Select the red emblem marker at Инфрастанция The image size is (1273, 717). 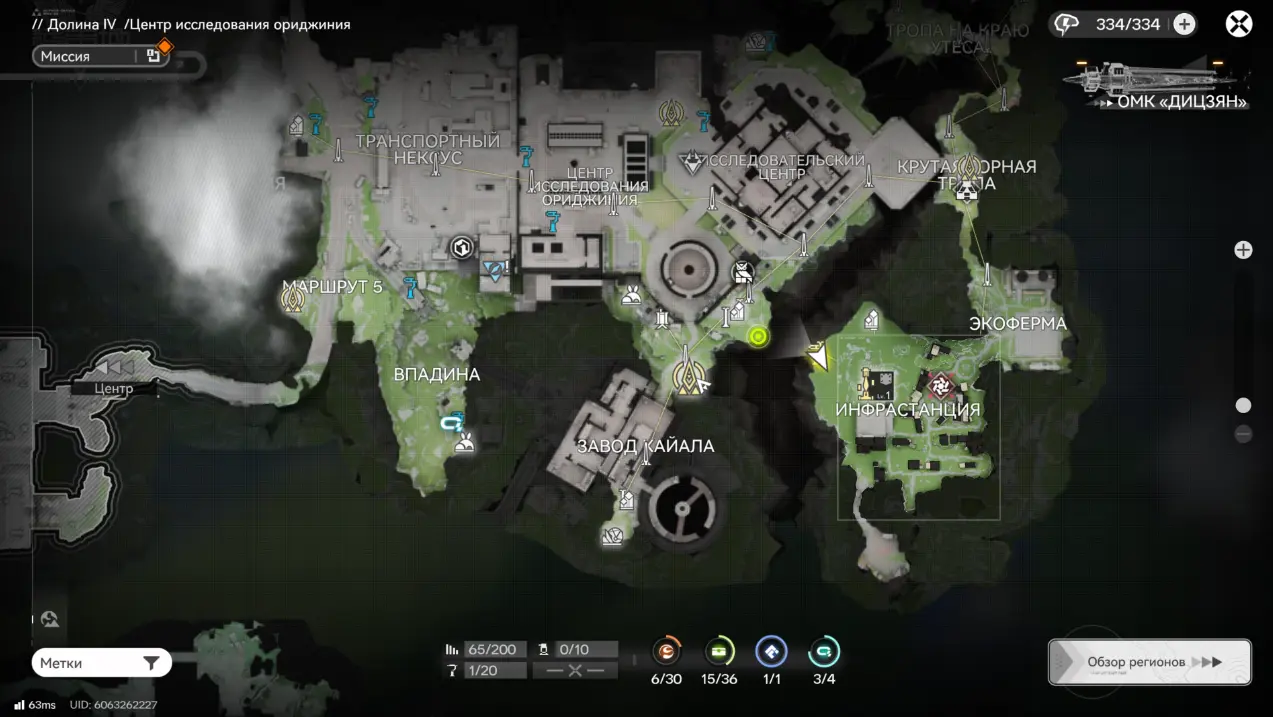point(940,384)
